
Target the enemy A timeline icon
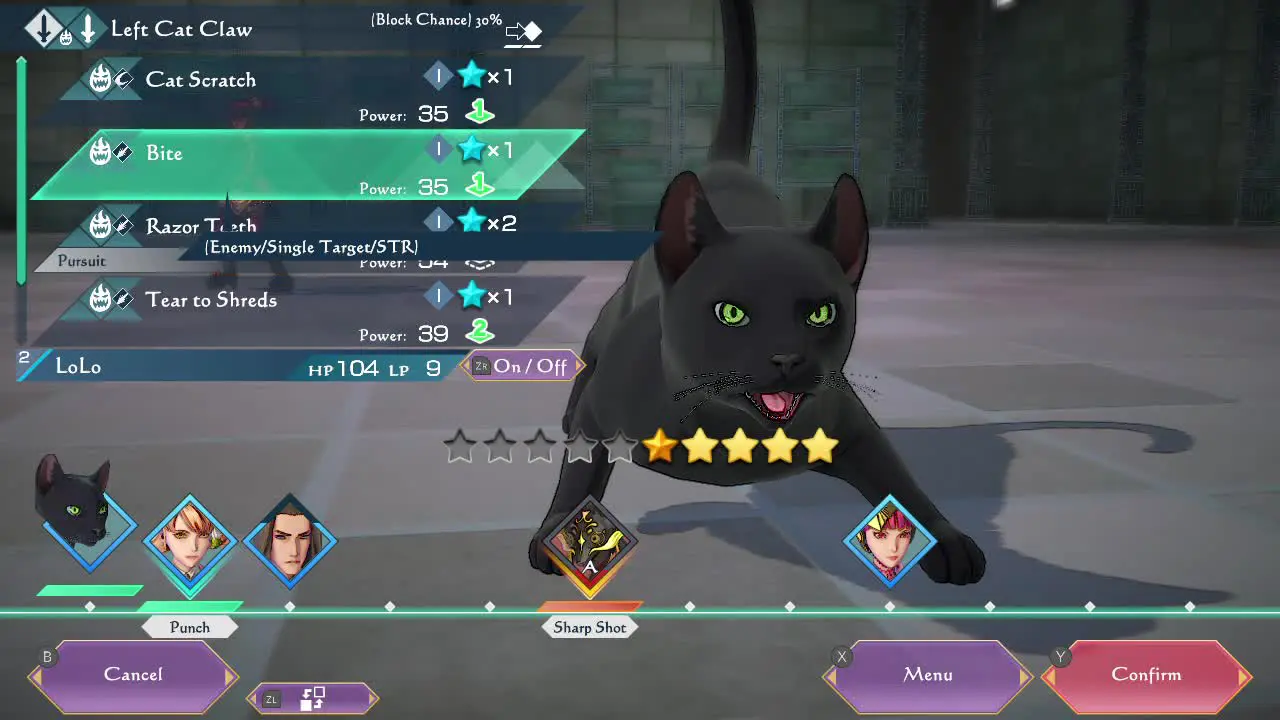point(589,546)
